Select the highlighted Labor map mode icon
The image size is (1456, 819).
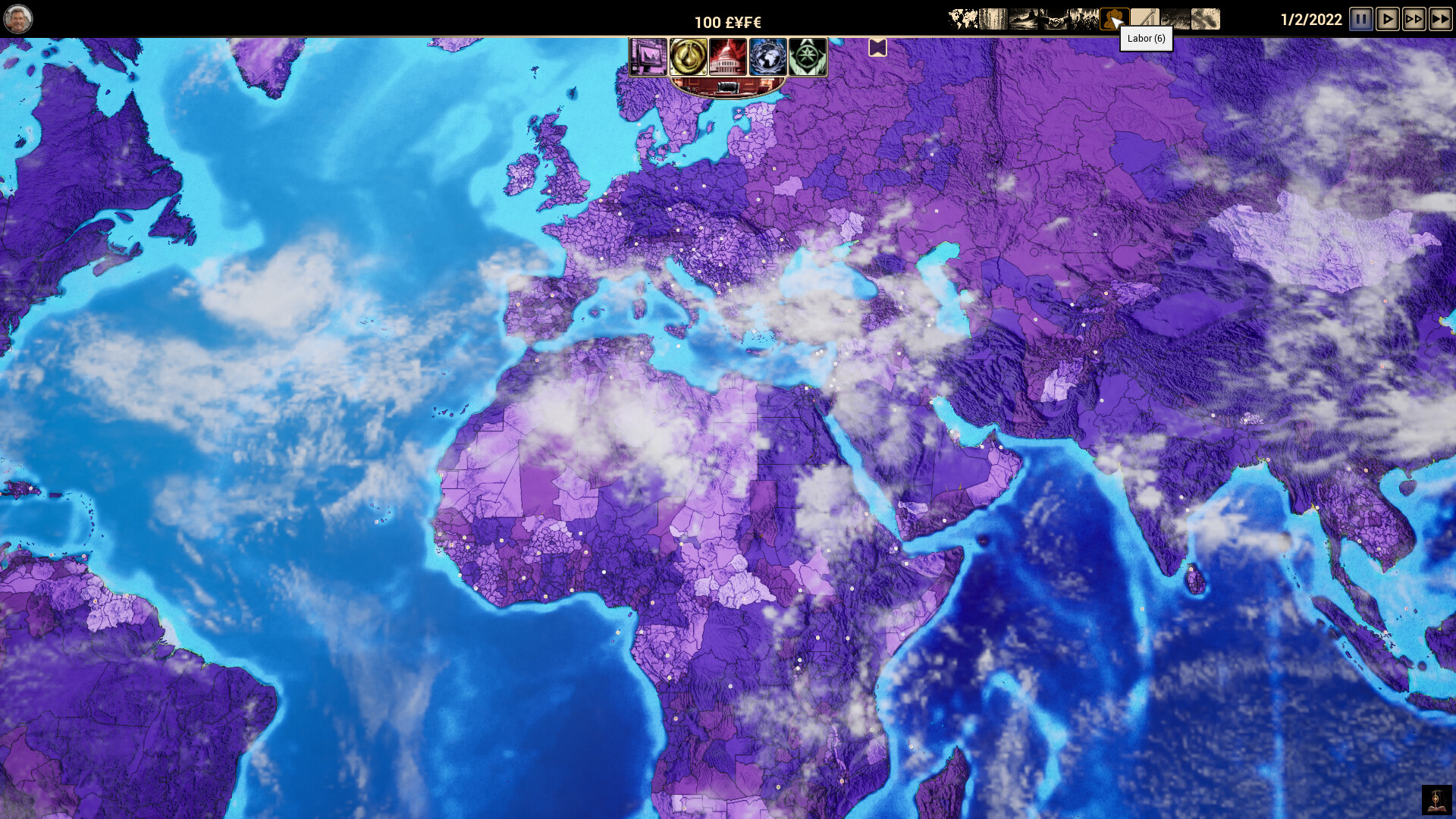click(x=1113, y=19)
